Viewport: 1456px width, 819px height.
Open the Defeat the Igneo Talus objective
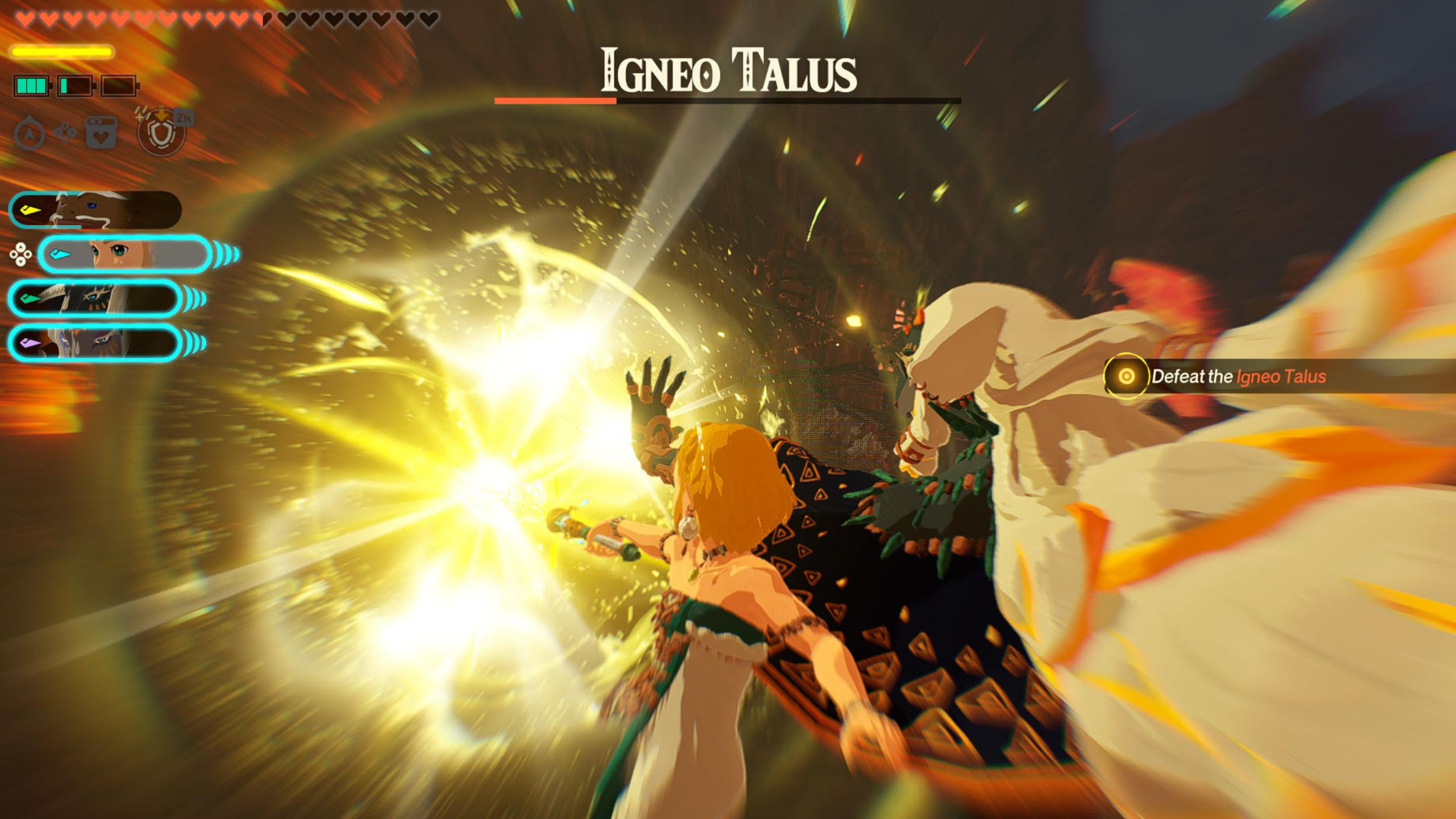pos(1238,377)
